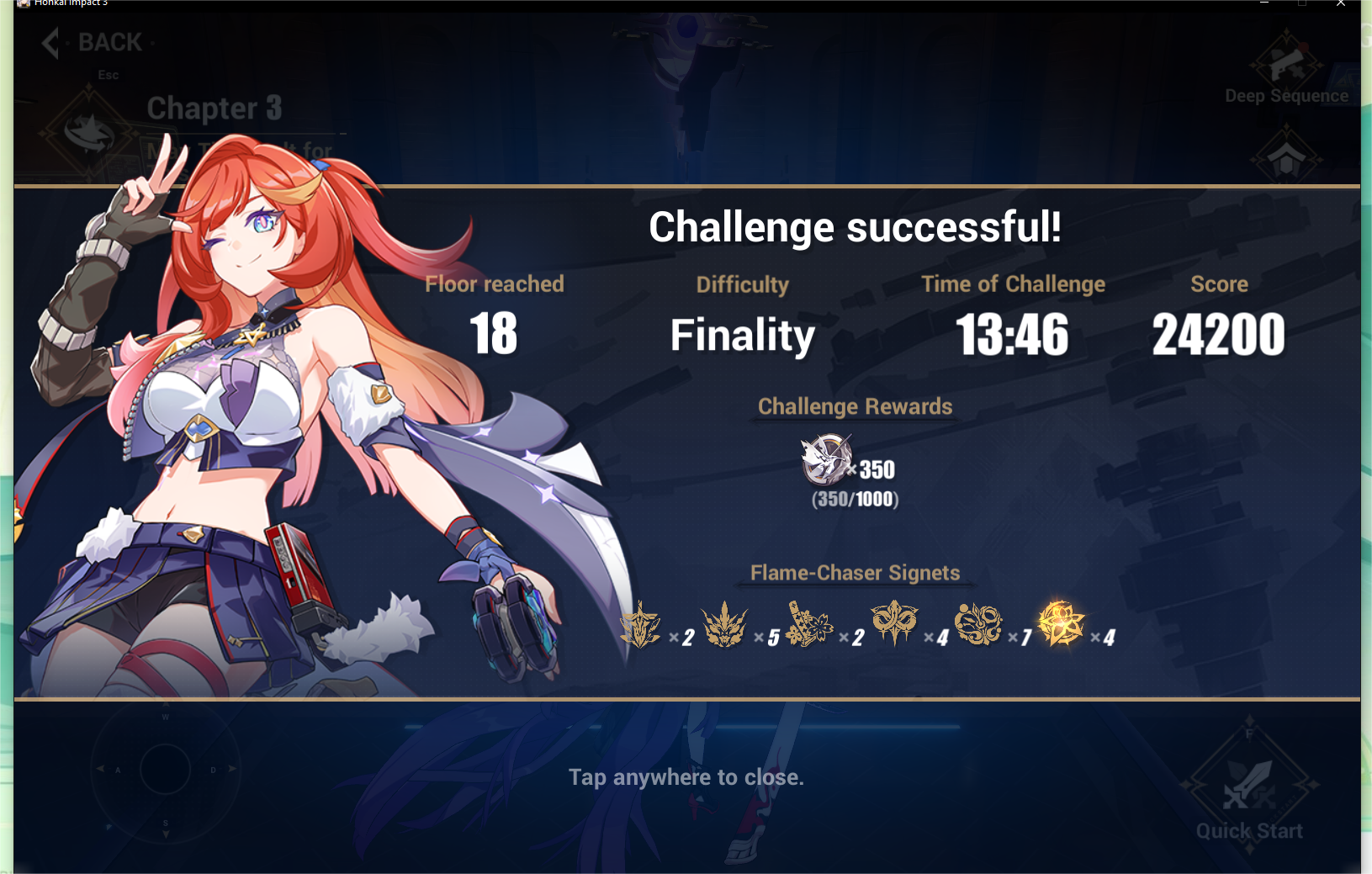Click the highlighted golden star signet

(x=1061, y=622)
